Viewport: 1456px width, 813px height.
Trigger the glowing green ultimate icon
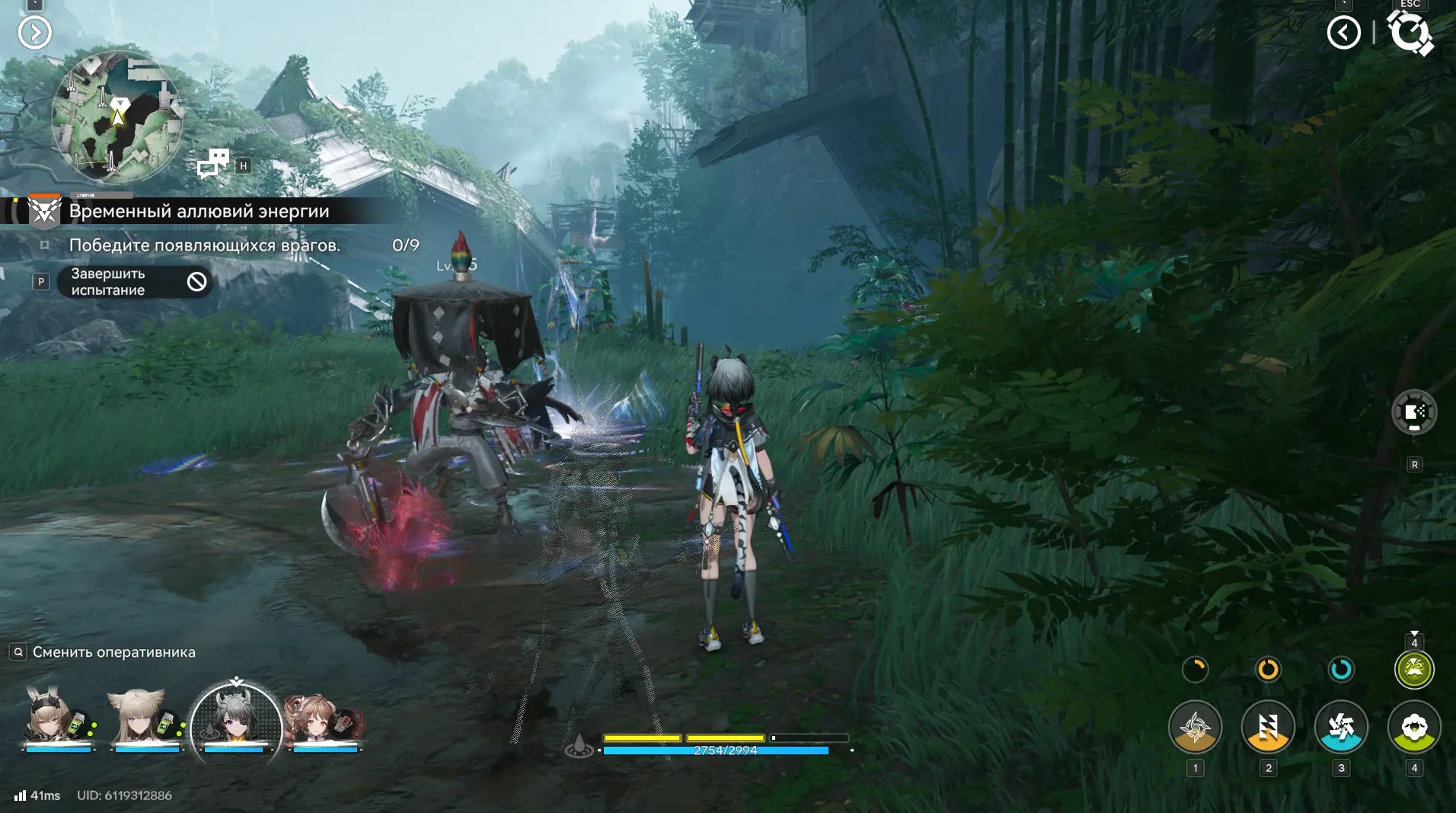(1414, 670)
